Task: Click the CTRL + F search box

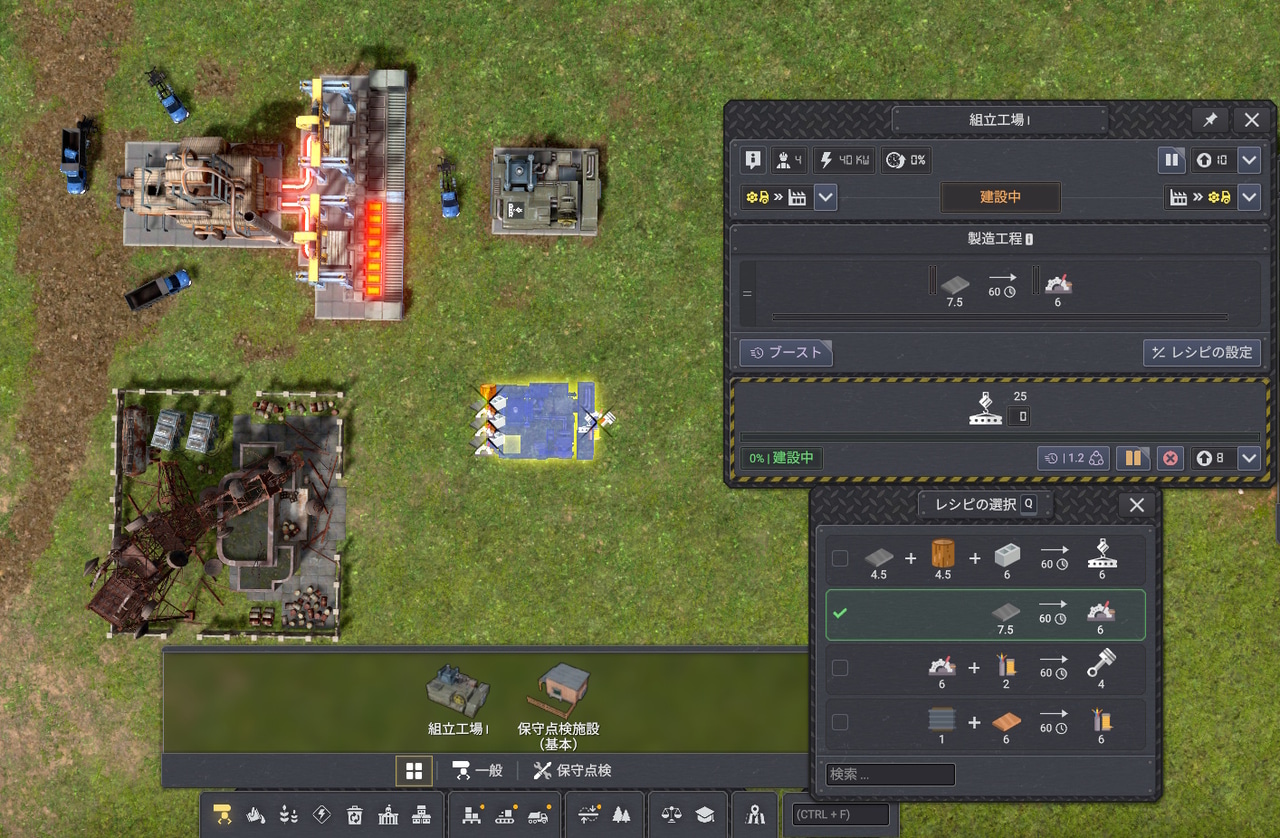Action: click(x=840, y=815)
